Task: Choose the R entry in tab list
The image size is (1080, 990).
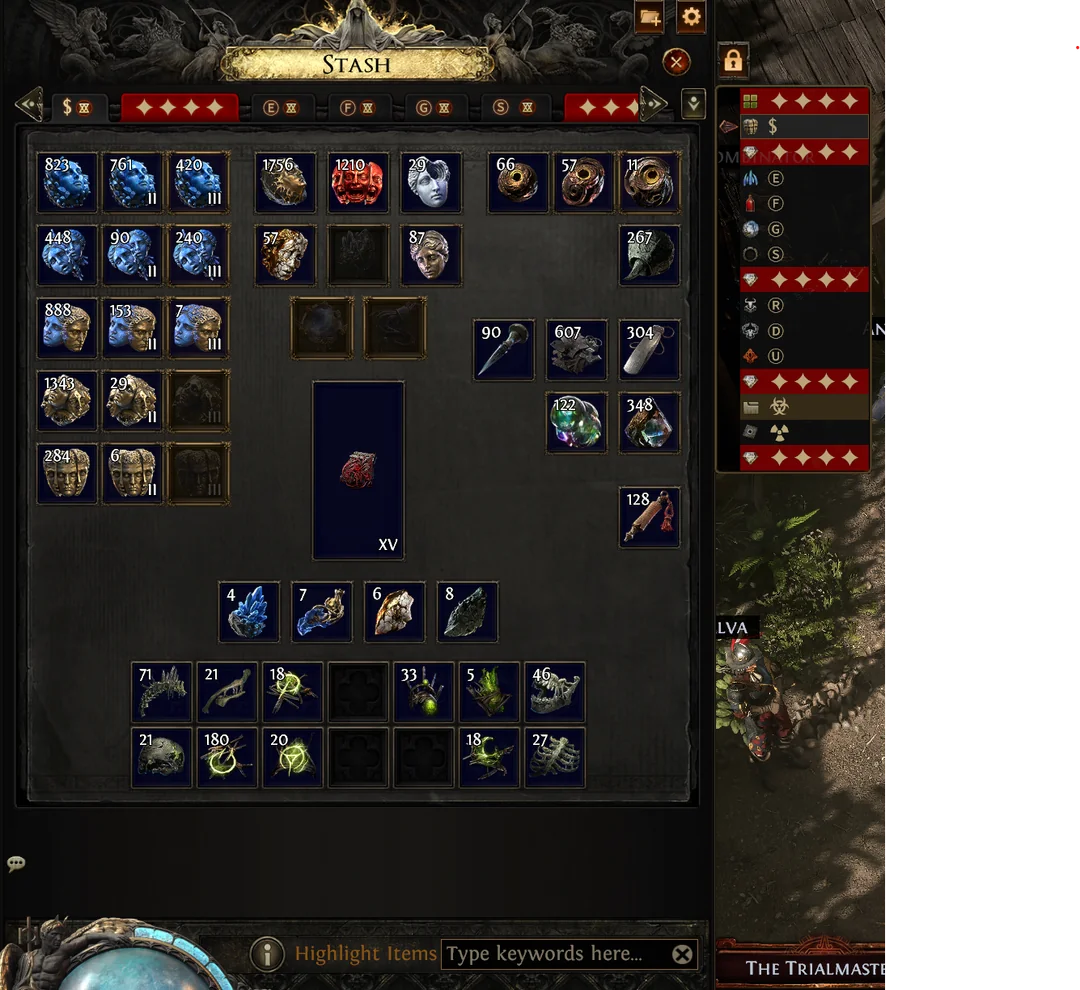Action: pos(775,305)
